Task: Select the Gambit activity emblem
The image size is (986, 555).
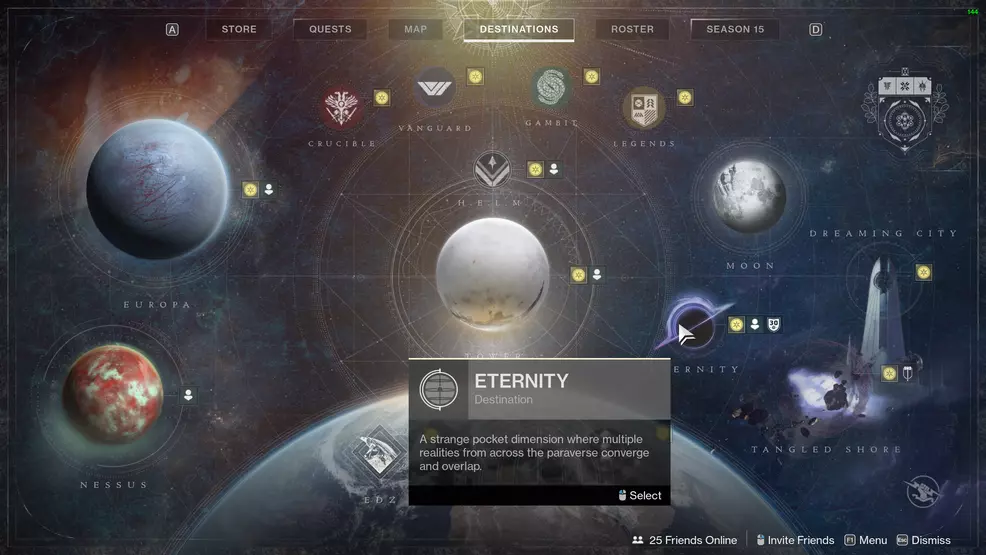Action: pyautogui.click(x=552, y=89)
